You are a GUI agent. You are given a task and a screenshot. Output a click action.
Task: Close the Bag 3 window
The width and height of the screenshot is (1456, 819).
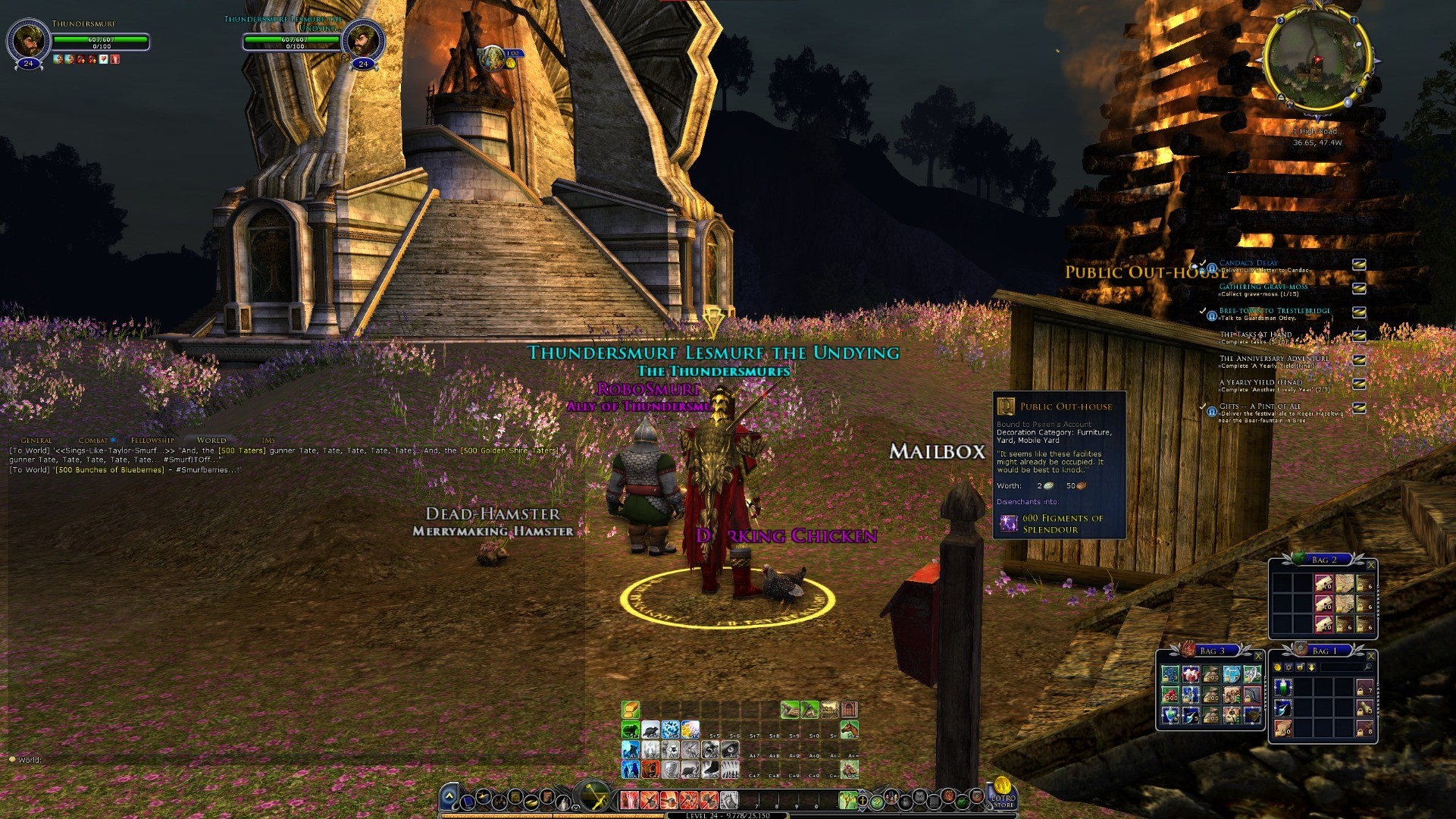[1258, 656]
